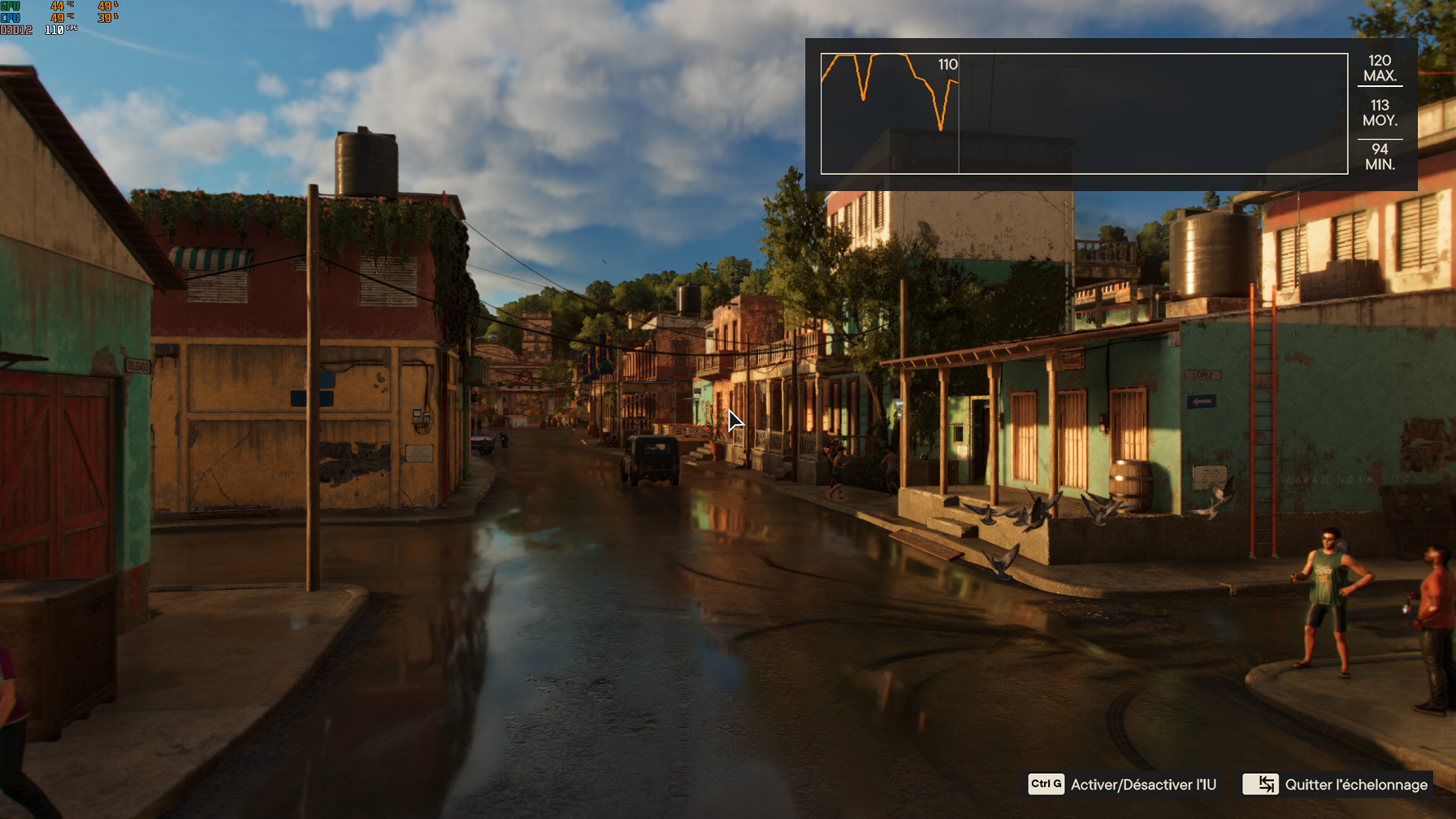Toggle the interface with Activer/Désactiver l'IU
This screenshot has height=819, width=1456.
[x=1123, y=784]
